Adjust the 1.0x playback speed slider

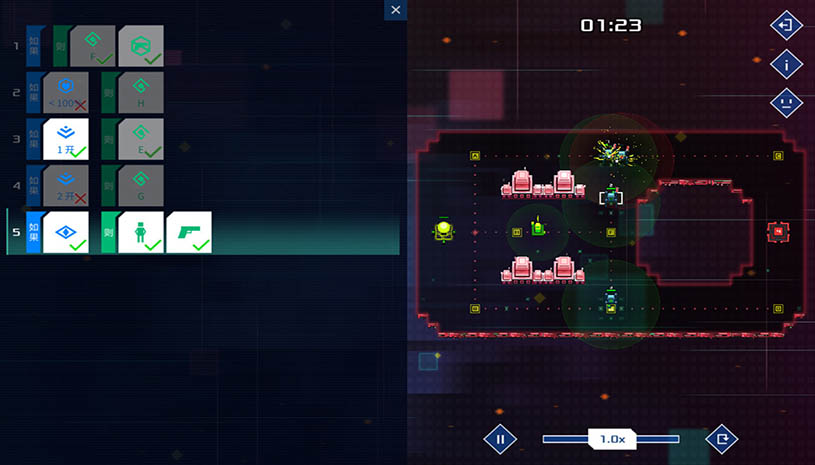611,438
